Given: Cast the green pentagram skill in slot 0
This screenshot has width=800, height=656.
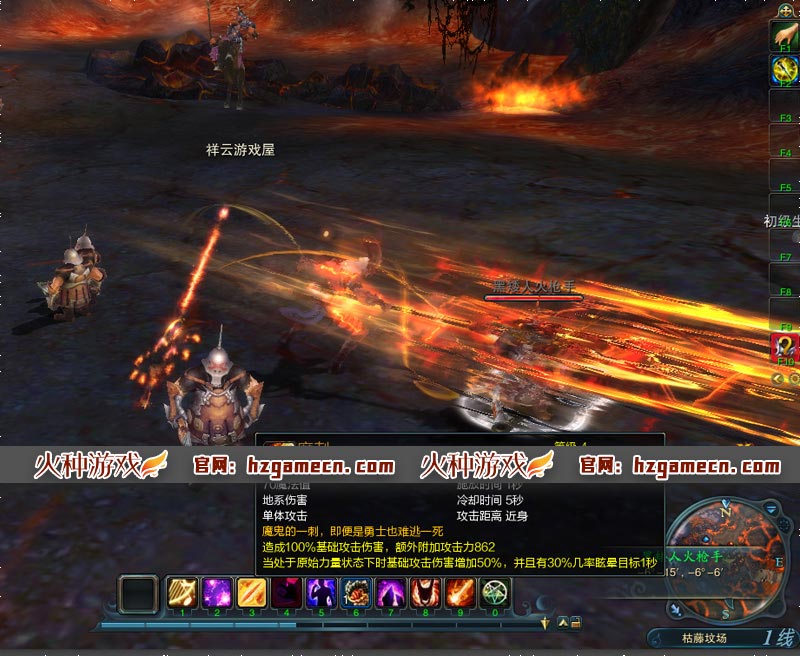Looking at the screenshot, I should (495, 594).
